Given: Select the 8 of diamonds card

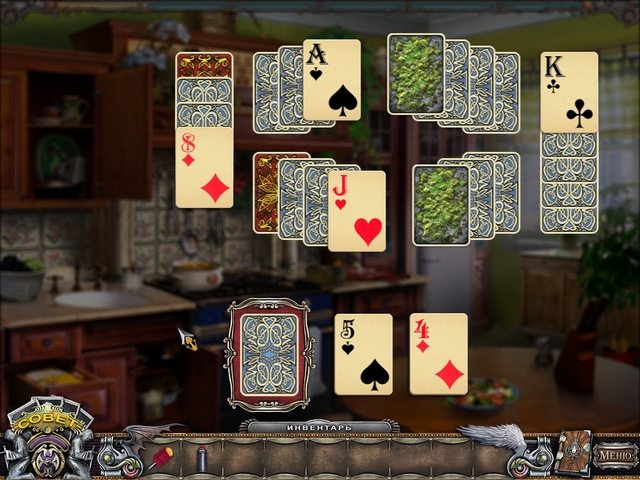Looking at the screenshot, I should (x=204, y=168).
